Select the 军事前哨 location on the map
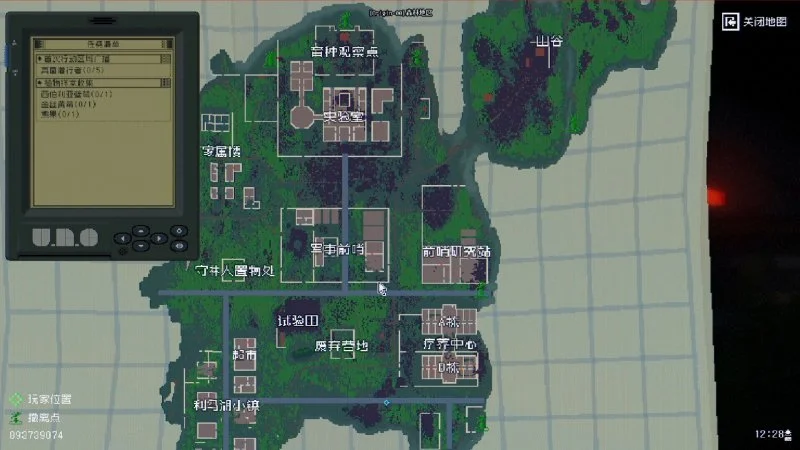 pyautogui.click(x=336, y=249)
